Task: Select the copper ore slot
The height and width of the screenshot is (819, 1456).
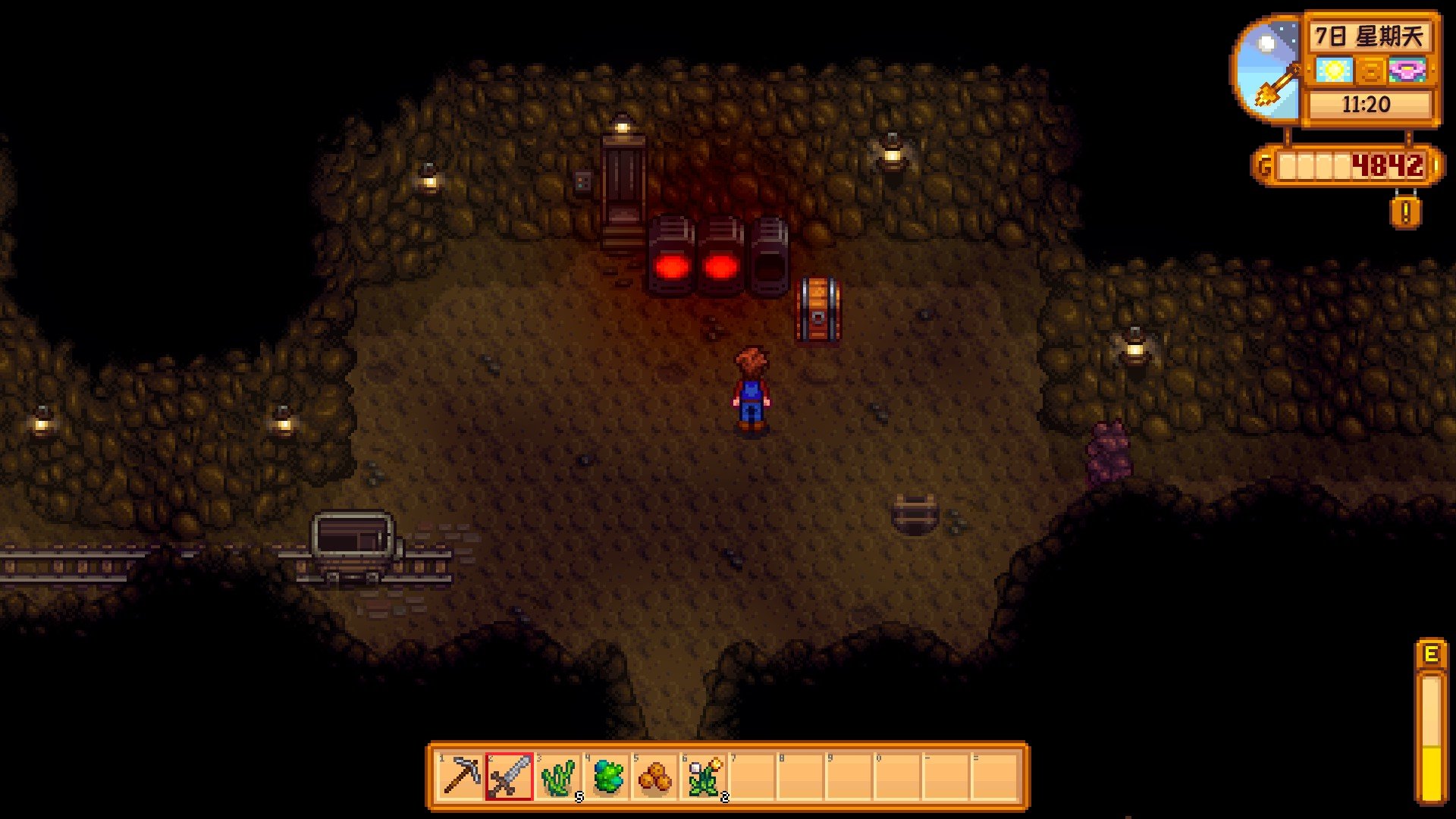Action: (x=655, y=777)
